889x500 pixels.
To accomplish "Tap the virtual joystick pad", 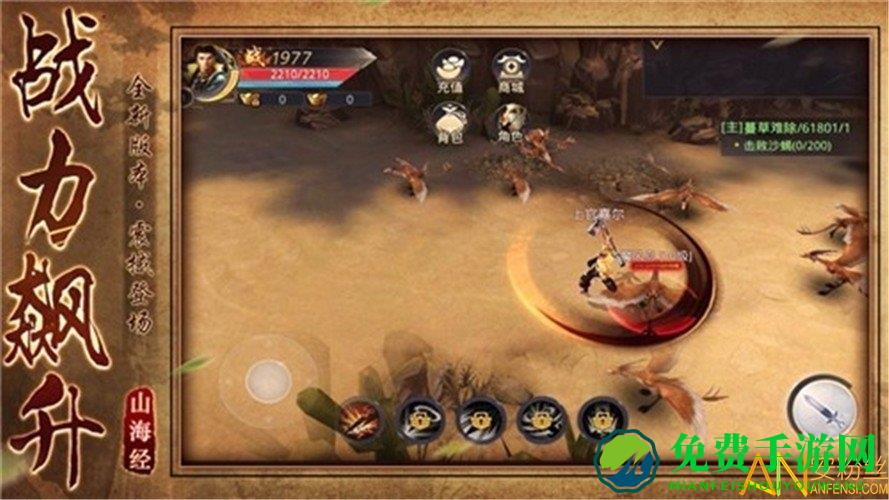I will 267,380.
